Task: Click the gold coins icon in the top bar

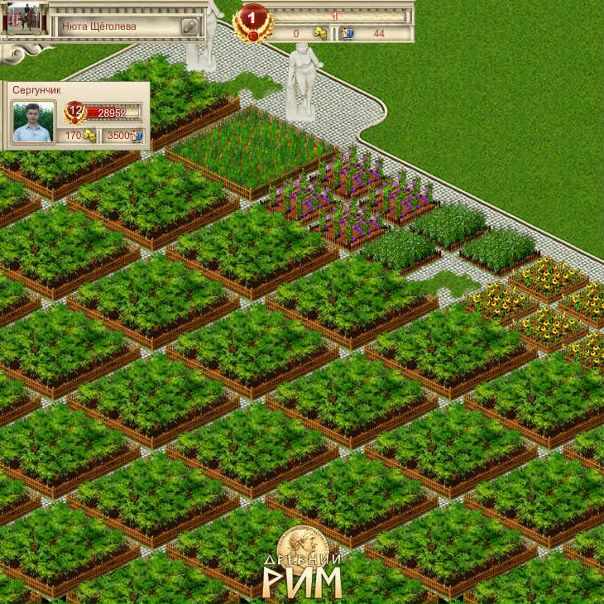Action: (320, 33)
